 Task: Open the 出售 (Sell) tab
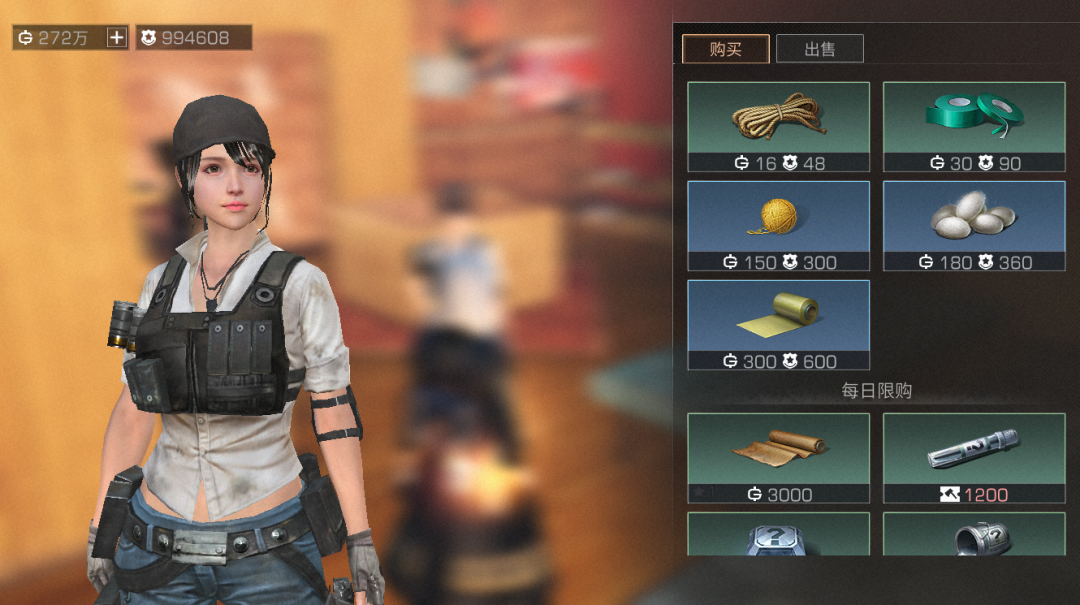pyautogui.click(x=819, y=49)
